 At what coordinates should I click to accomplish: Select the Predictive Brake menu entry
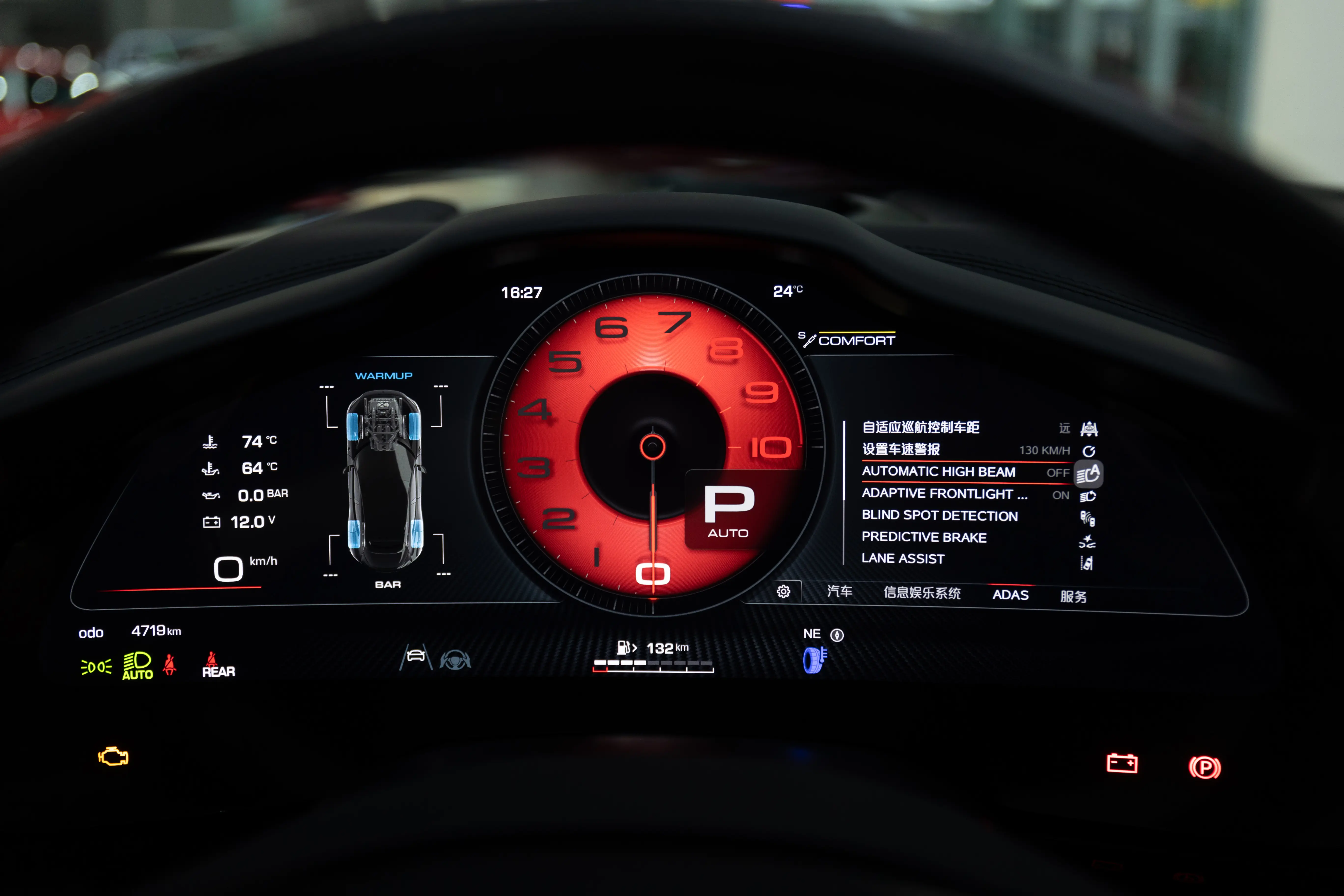pyautogui.click(x=924, y=537)
